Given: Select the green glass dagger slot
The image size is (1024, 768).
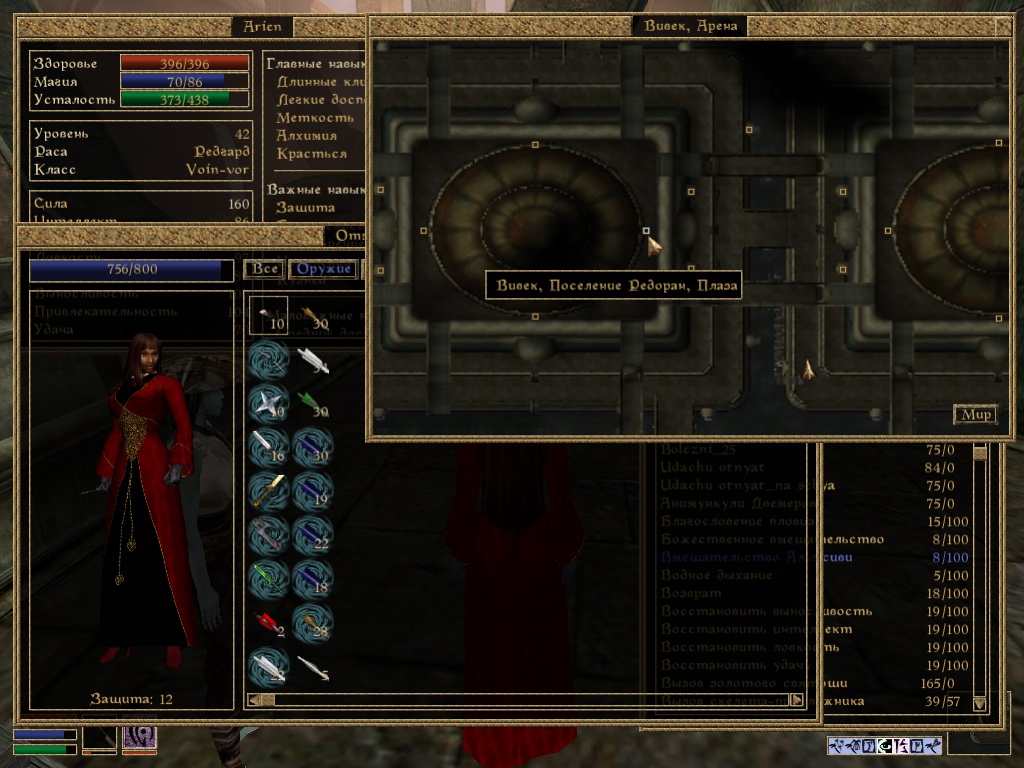Looking at the screenshot, I should coord(269,578).
